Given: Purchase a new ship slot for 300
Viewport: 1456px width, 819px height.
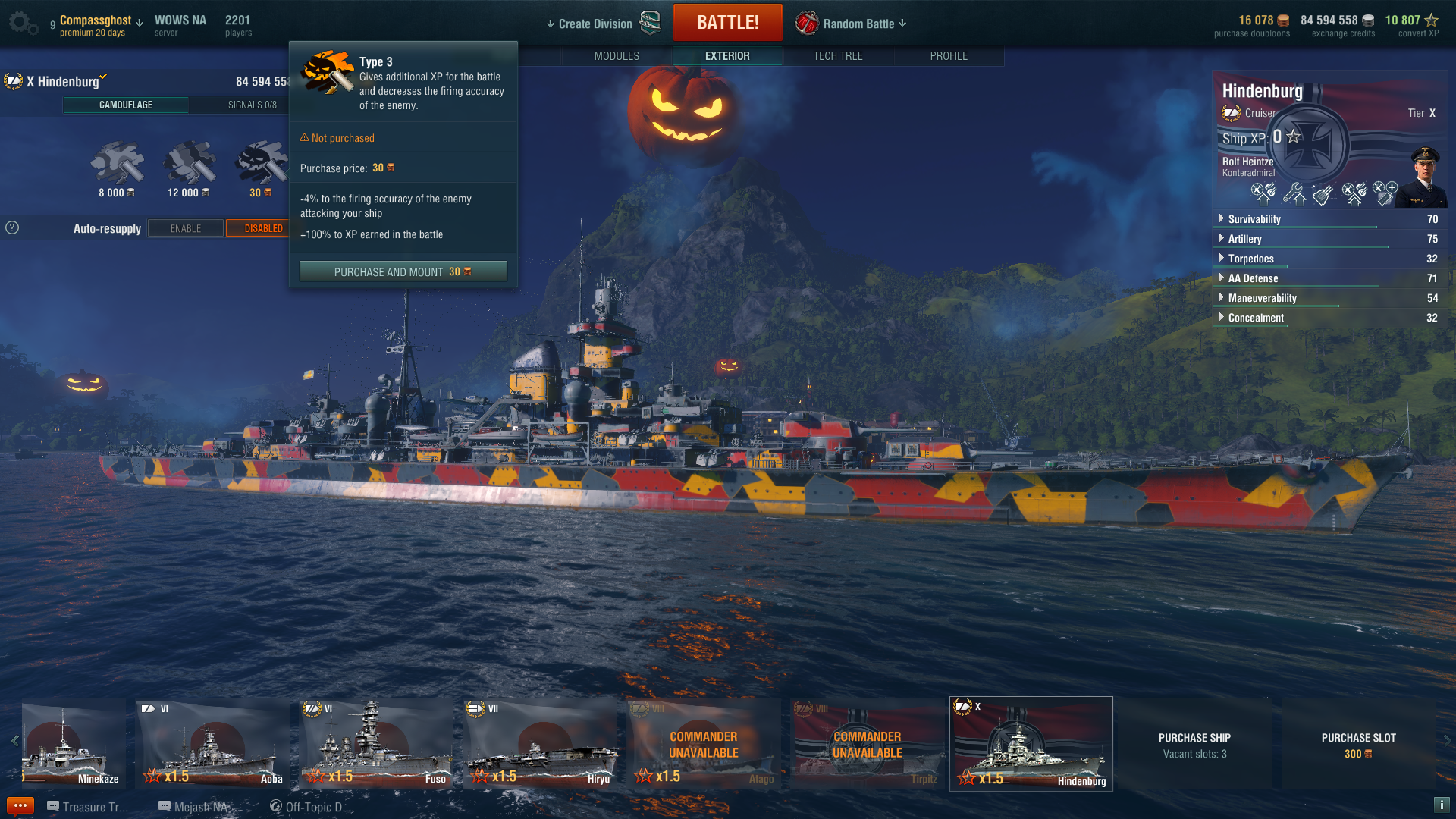Looking at the screenshot, I should [1358, 744].
